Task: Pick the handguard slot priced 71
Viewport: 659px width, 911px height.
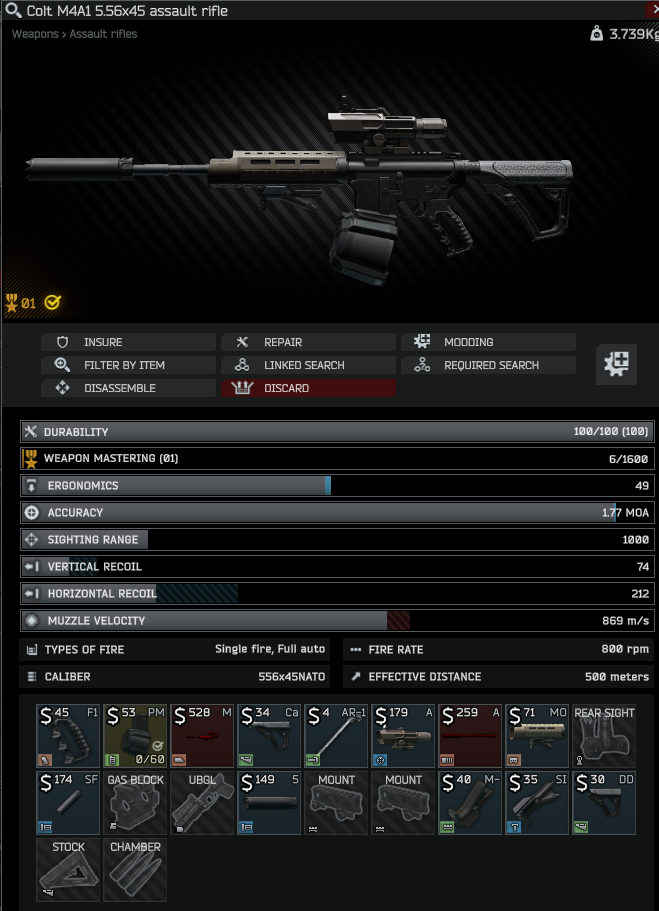Action: click(x=537, y=736)
